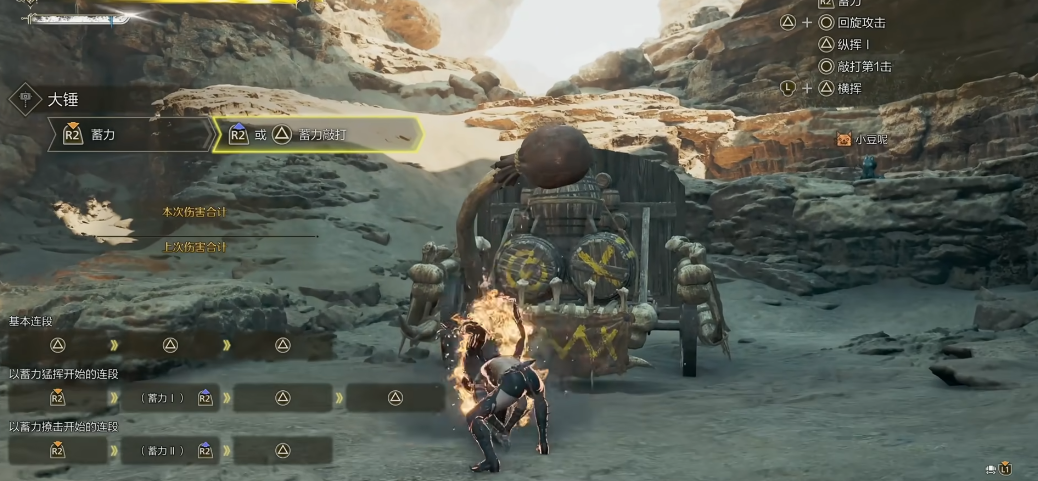Choose the 敲打第1击 move entry
The image size is (1038, 481).
pyautogui.click(x=864, y=66)
